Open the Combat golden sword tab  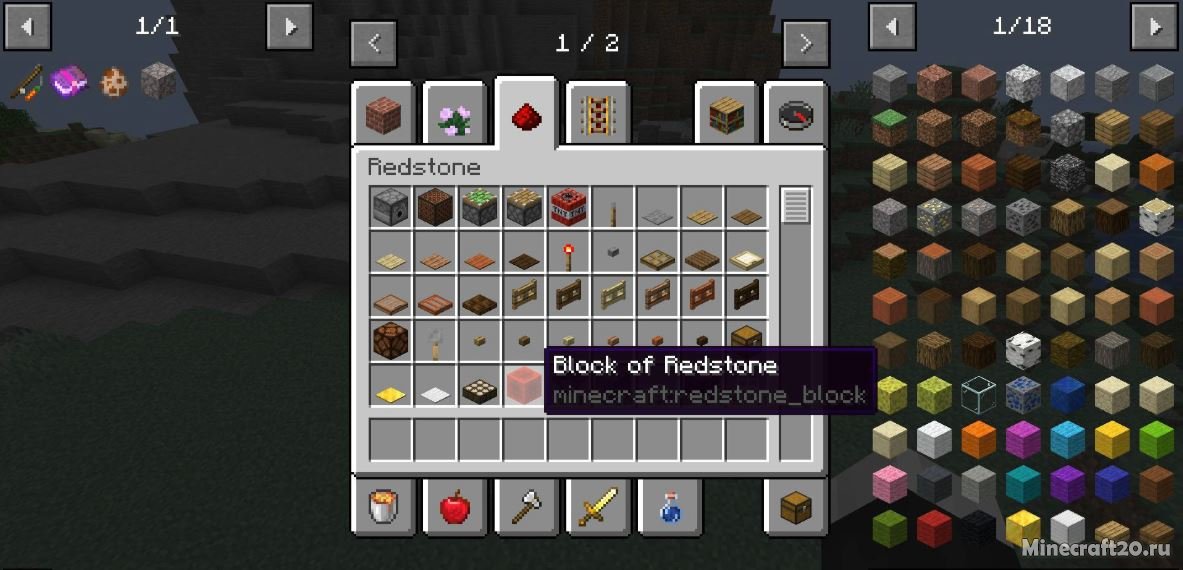(598, 507)
